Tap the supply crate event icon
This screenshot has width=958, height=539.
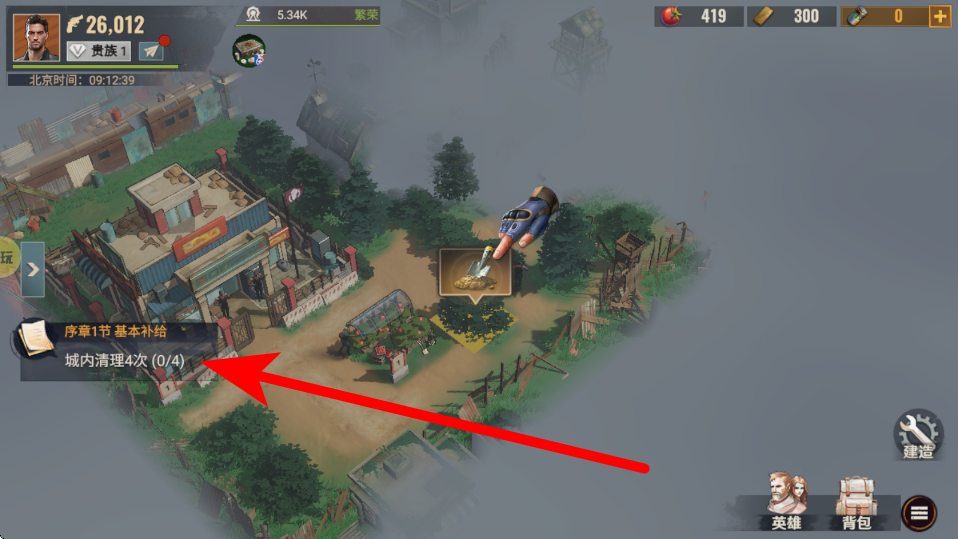click(248, 50)
